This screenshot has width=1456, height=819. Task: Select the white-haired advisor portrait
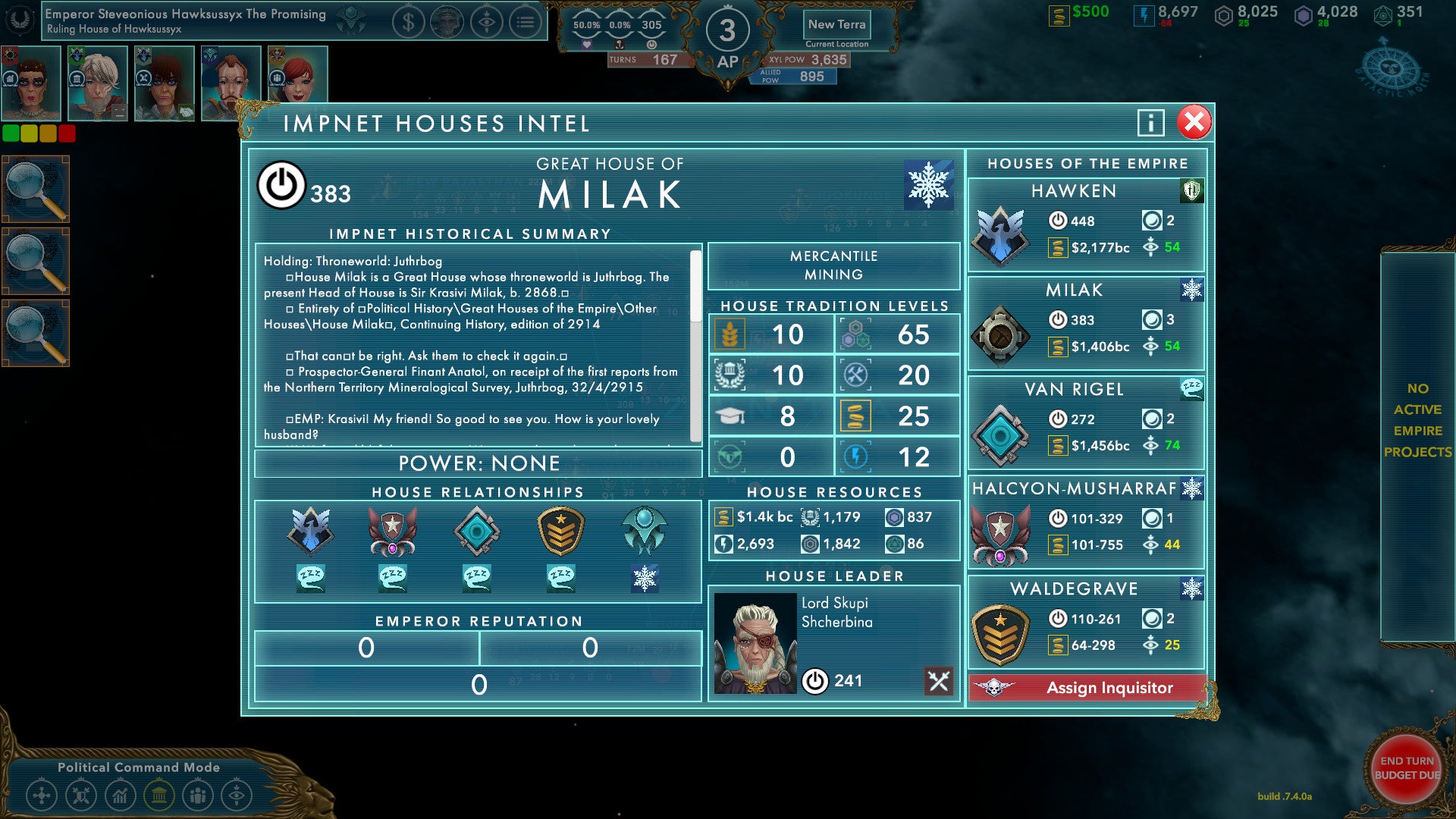point(97,83)
